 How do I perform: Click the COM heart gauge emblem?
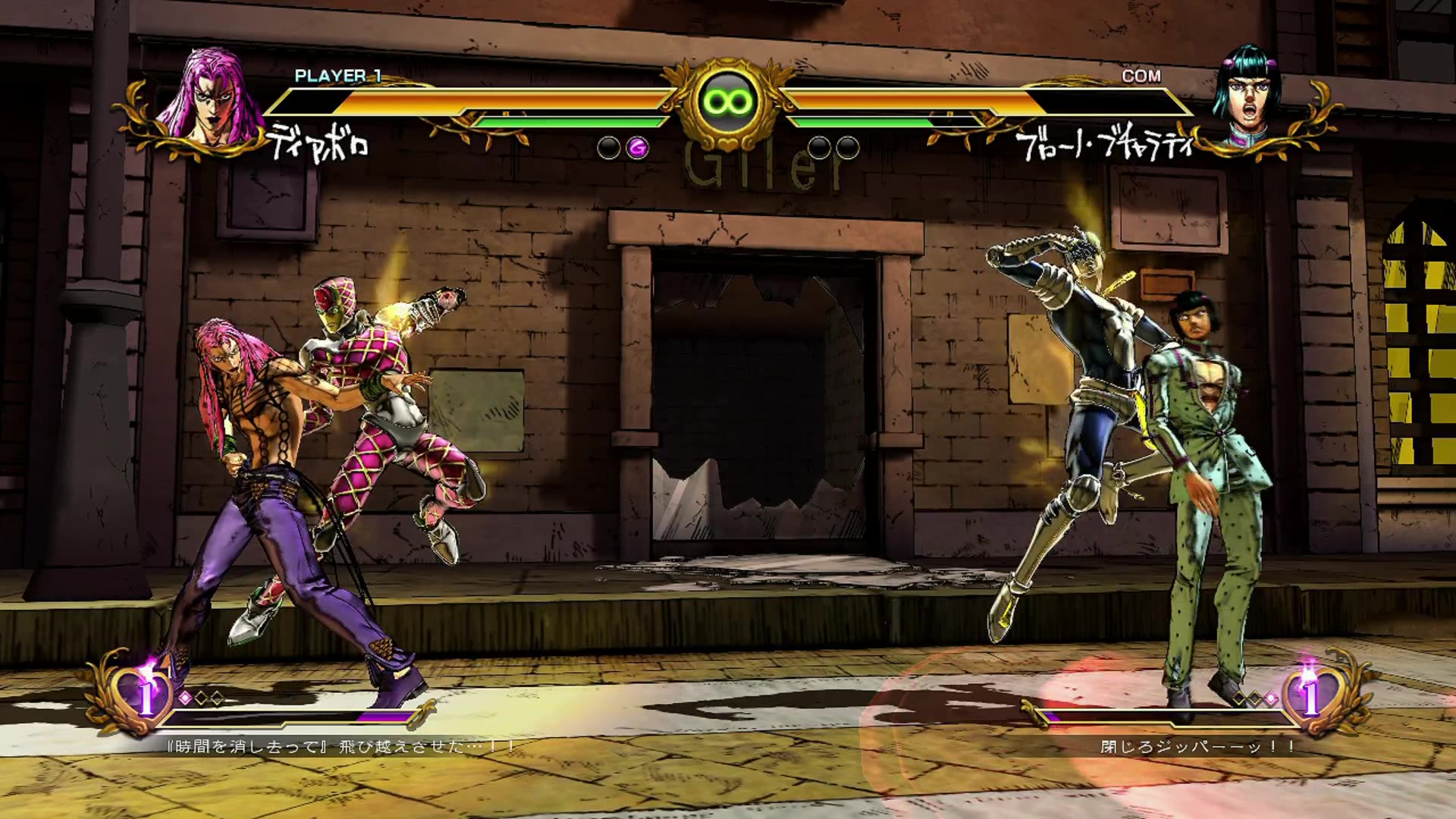click(1310, 694)
